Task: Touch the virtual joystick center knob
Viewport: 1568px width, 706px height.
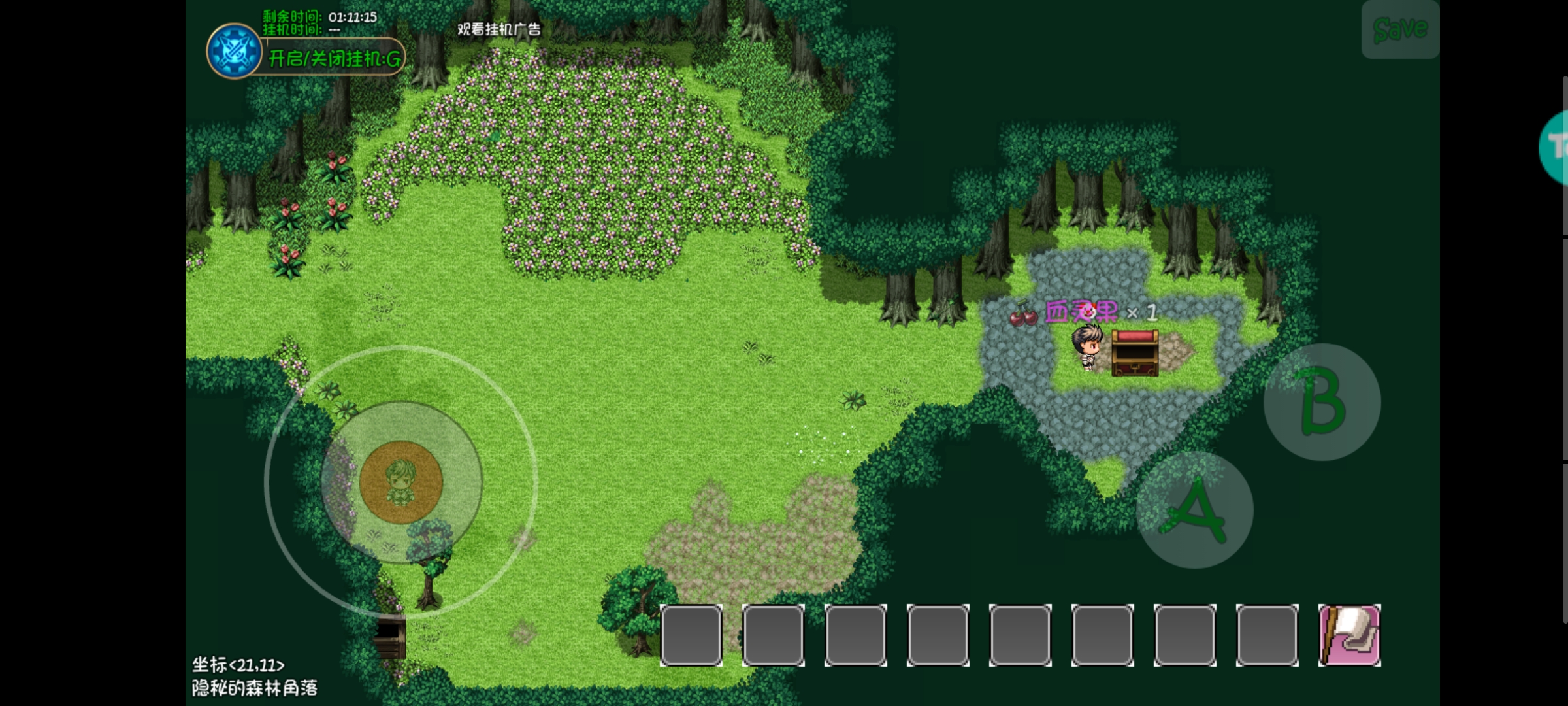Action: click(x=401, y=482)
